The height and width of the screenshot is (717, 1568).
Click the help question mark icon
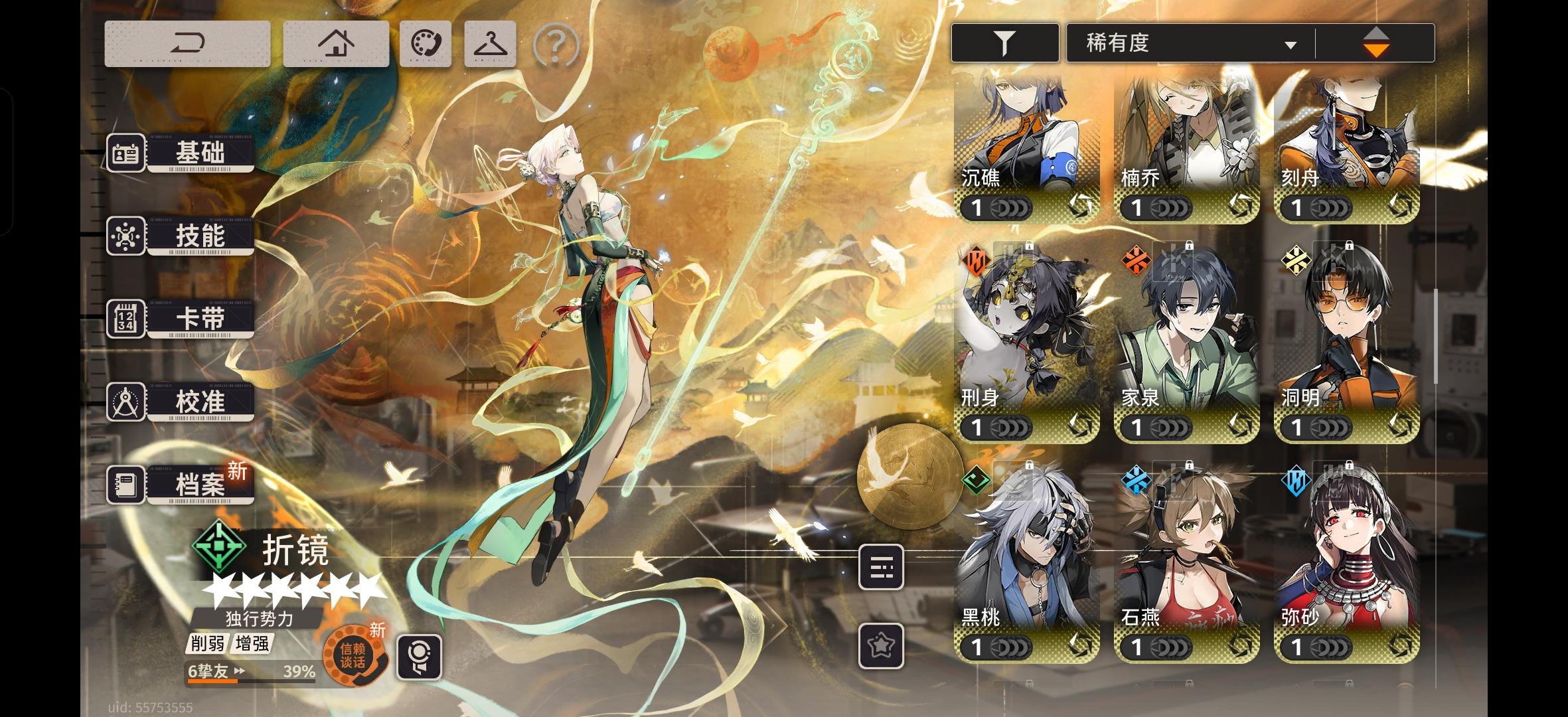click(555, 42)
